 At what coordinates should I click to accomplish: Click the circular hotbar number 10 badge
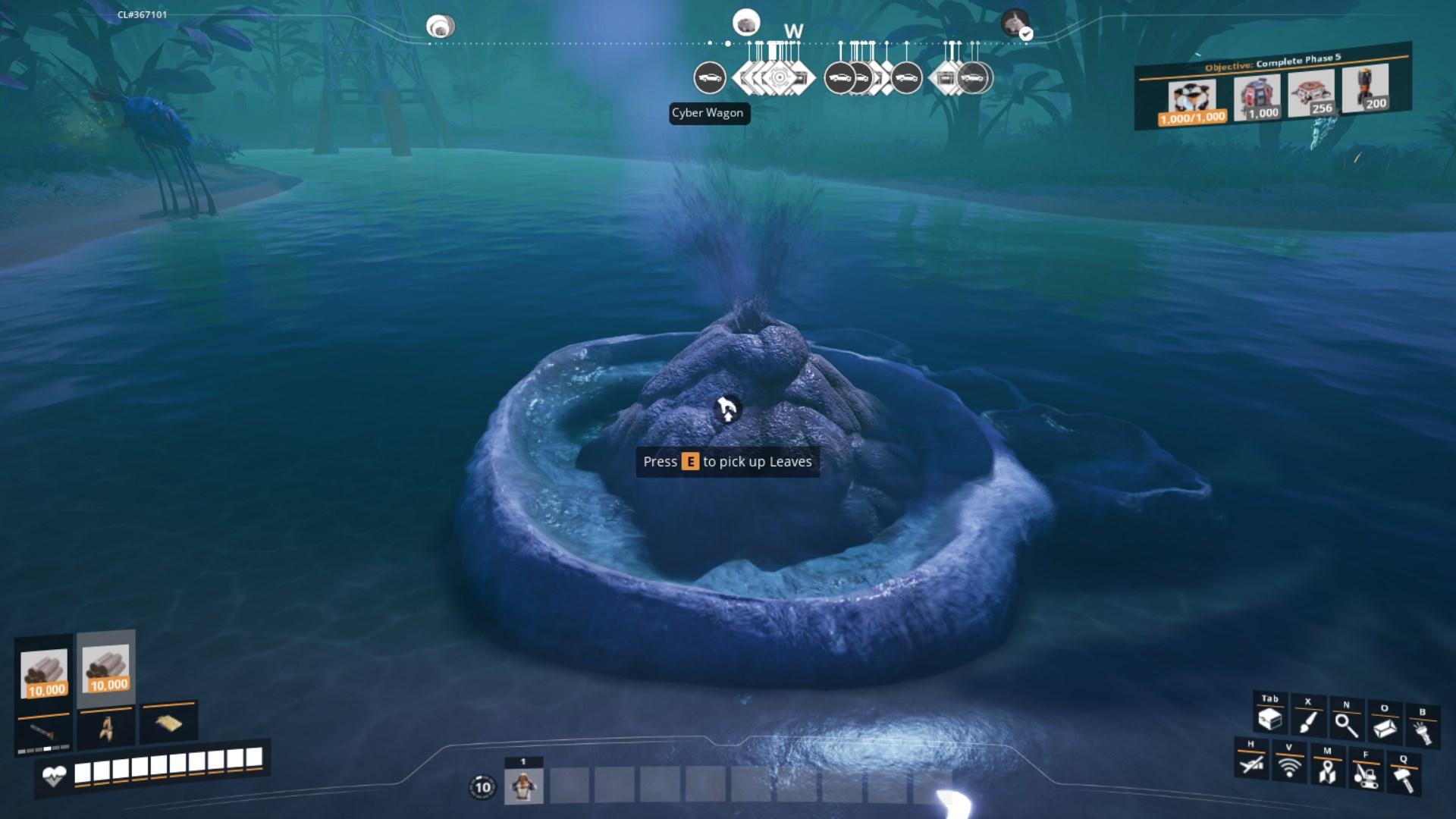pyautogui.click(x=483, y=787)
